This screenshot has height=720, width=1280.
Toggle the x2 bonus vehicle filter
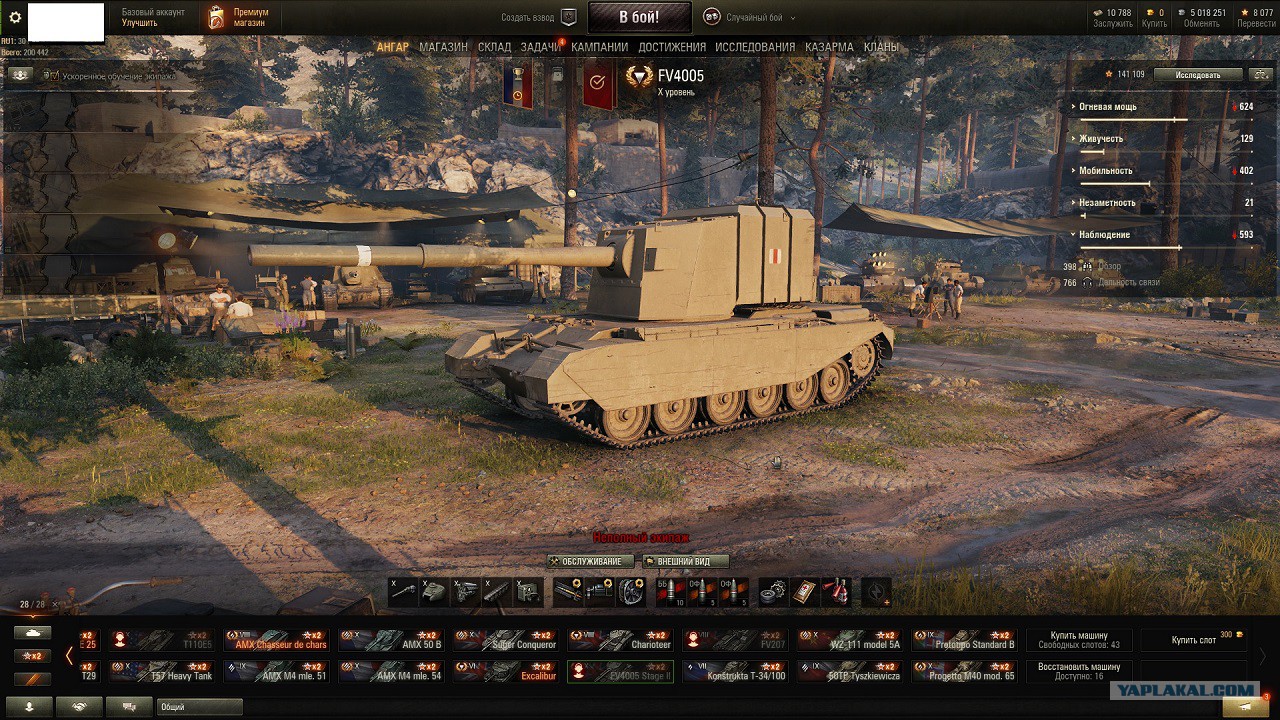(32, 656)
